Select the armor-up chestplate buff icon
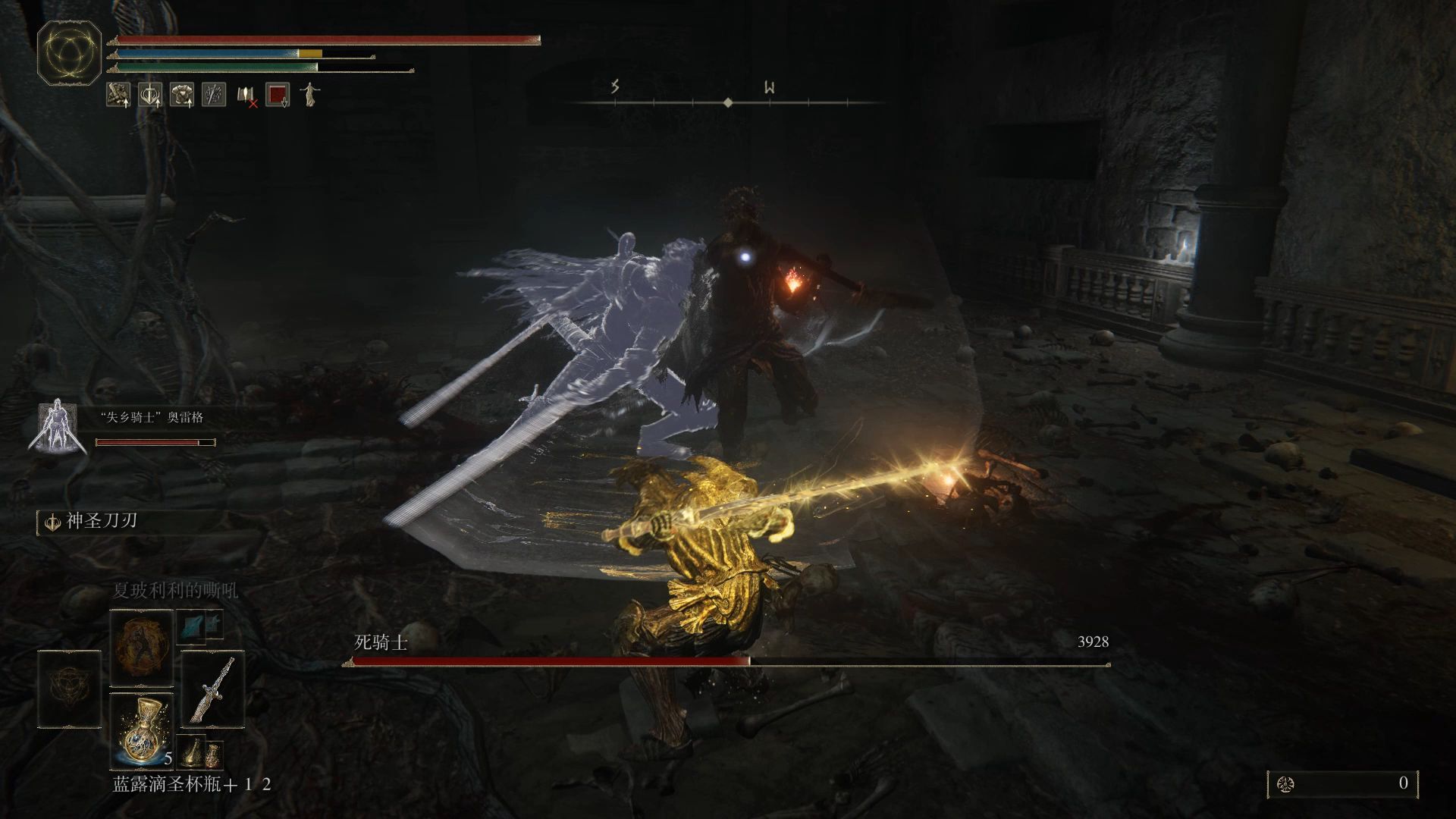This screenshot has width=1456, height=819. tap(180, 95)
